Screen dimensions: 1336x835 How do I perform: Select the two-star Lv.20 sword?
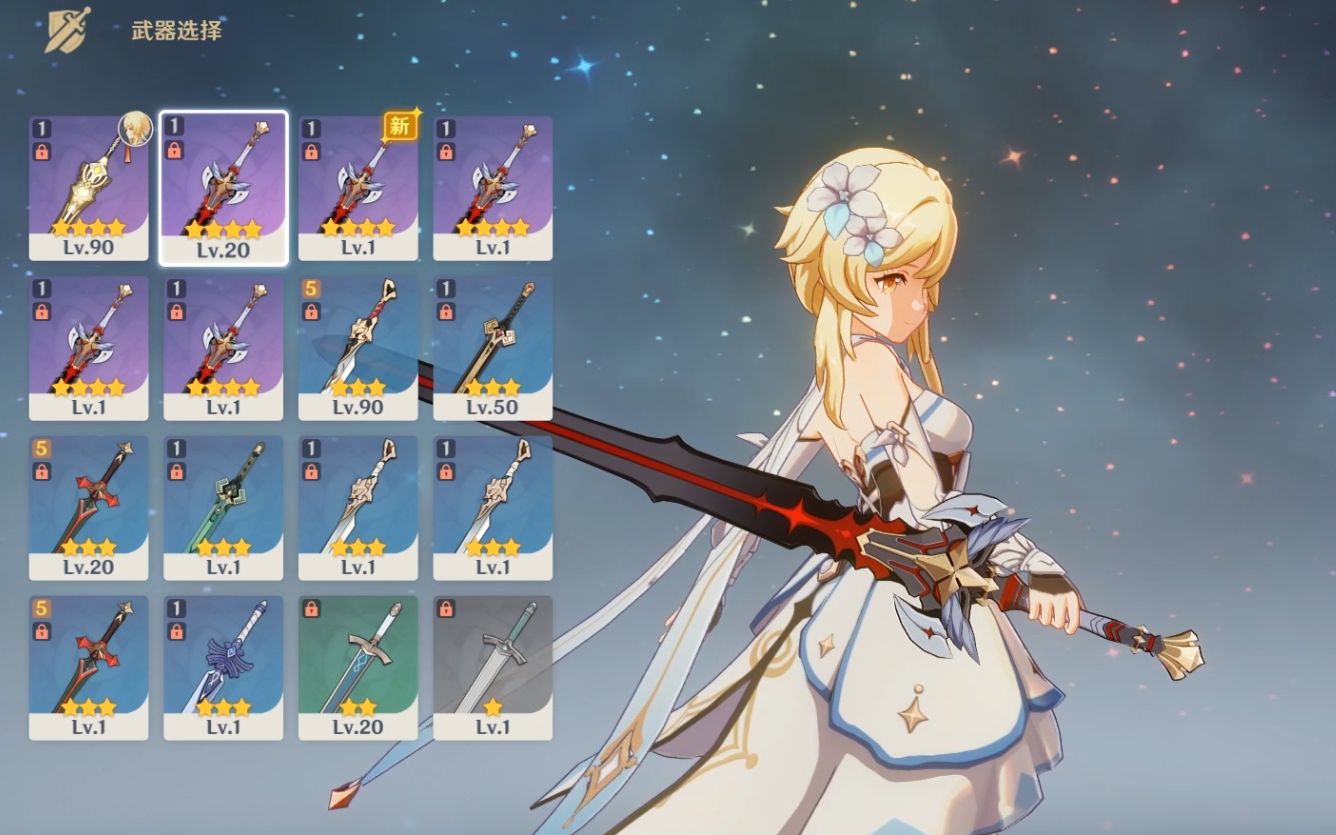358,667
